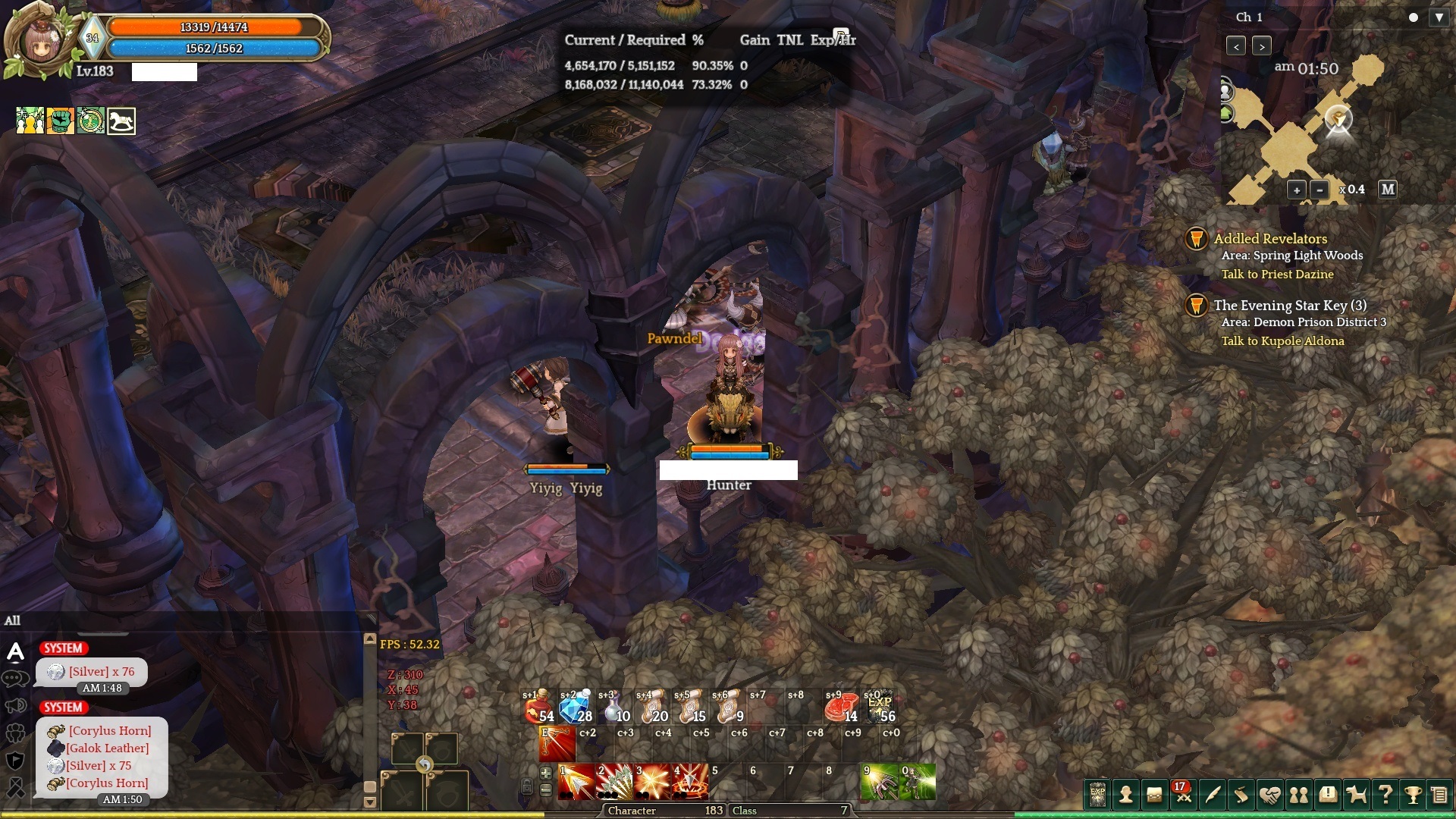Select the Addled Revelators quest tracker entry
The image size is (1456, 819).
tap(1270, 239)
